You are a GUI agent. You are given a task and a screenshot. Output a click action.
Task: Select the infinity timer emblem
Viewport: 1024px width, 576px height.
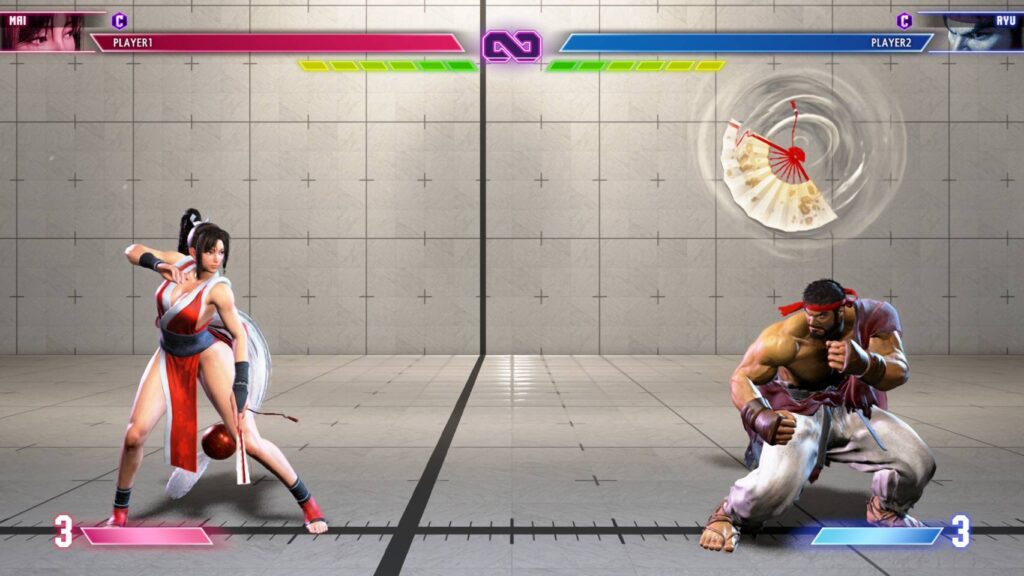point(512,45)
